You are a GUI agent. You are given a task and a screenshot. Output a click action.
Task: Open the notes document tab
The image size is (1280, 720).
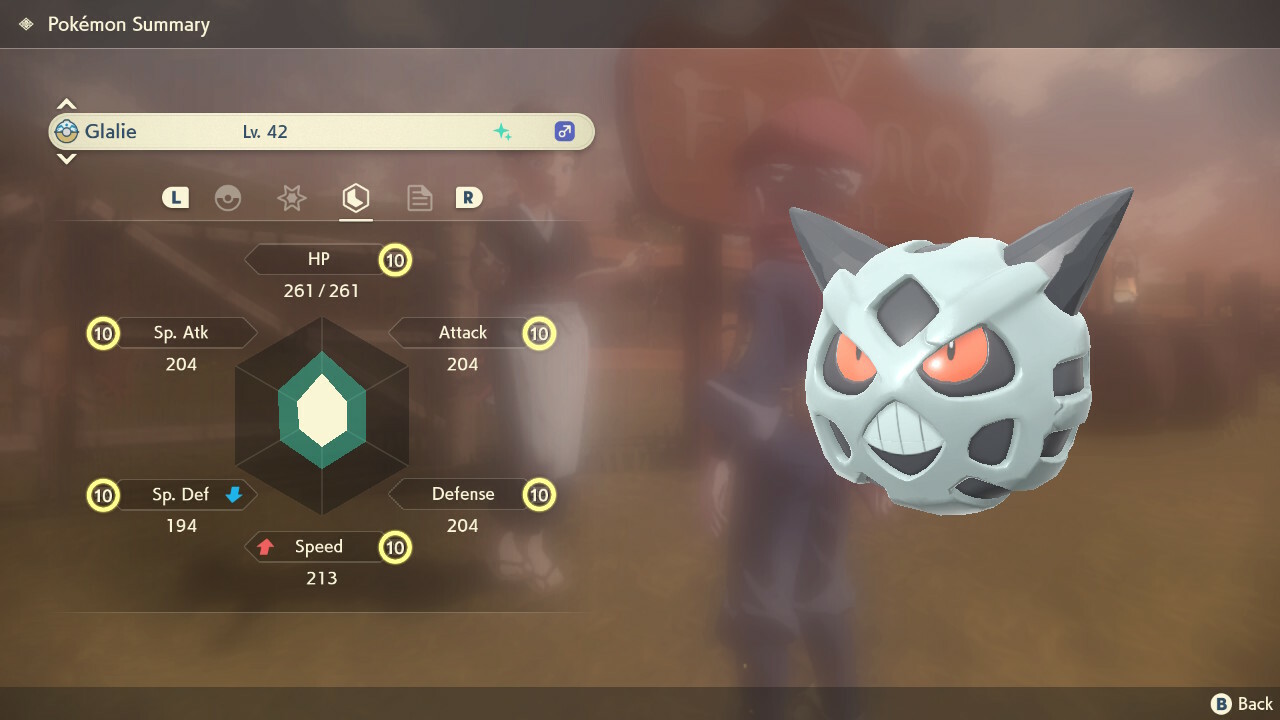tap(419, 198)
